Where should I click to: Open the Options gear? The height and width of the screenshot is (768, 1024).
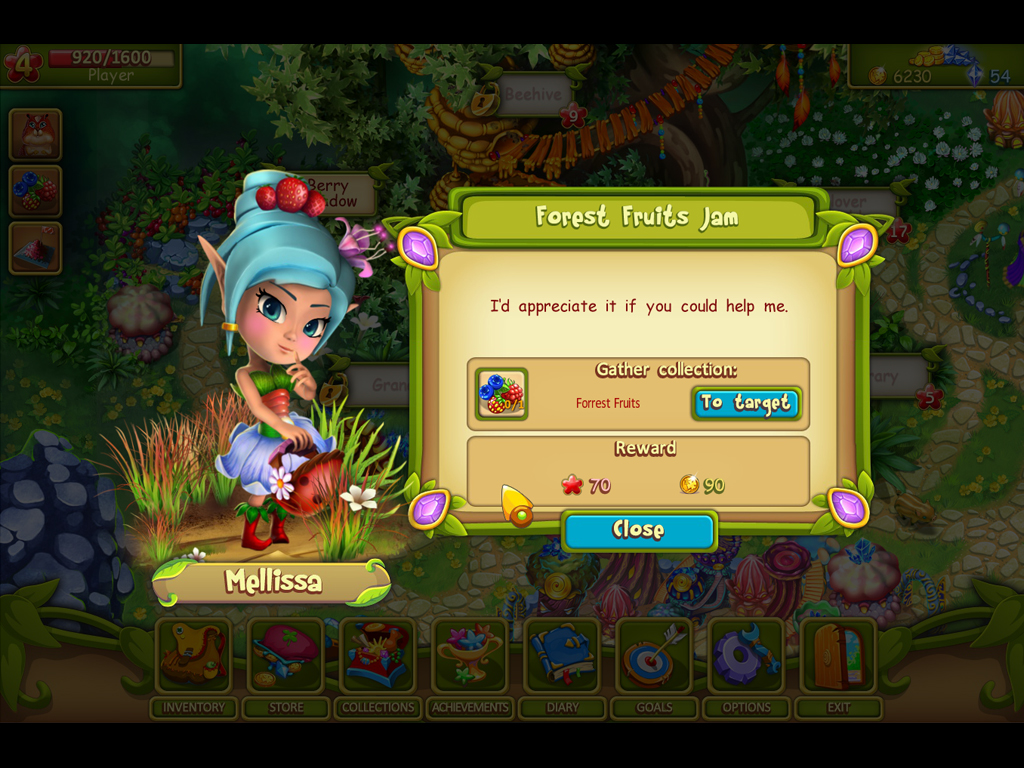pyautogui.click(x=747, y=656)
